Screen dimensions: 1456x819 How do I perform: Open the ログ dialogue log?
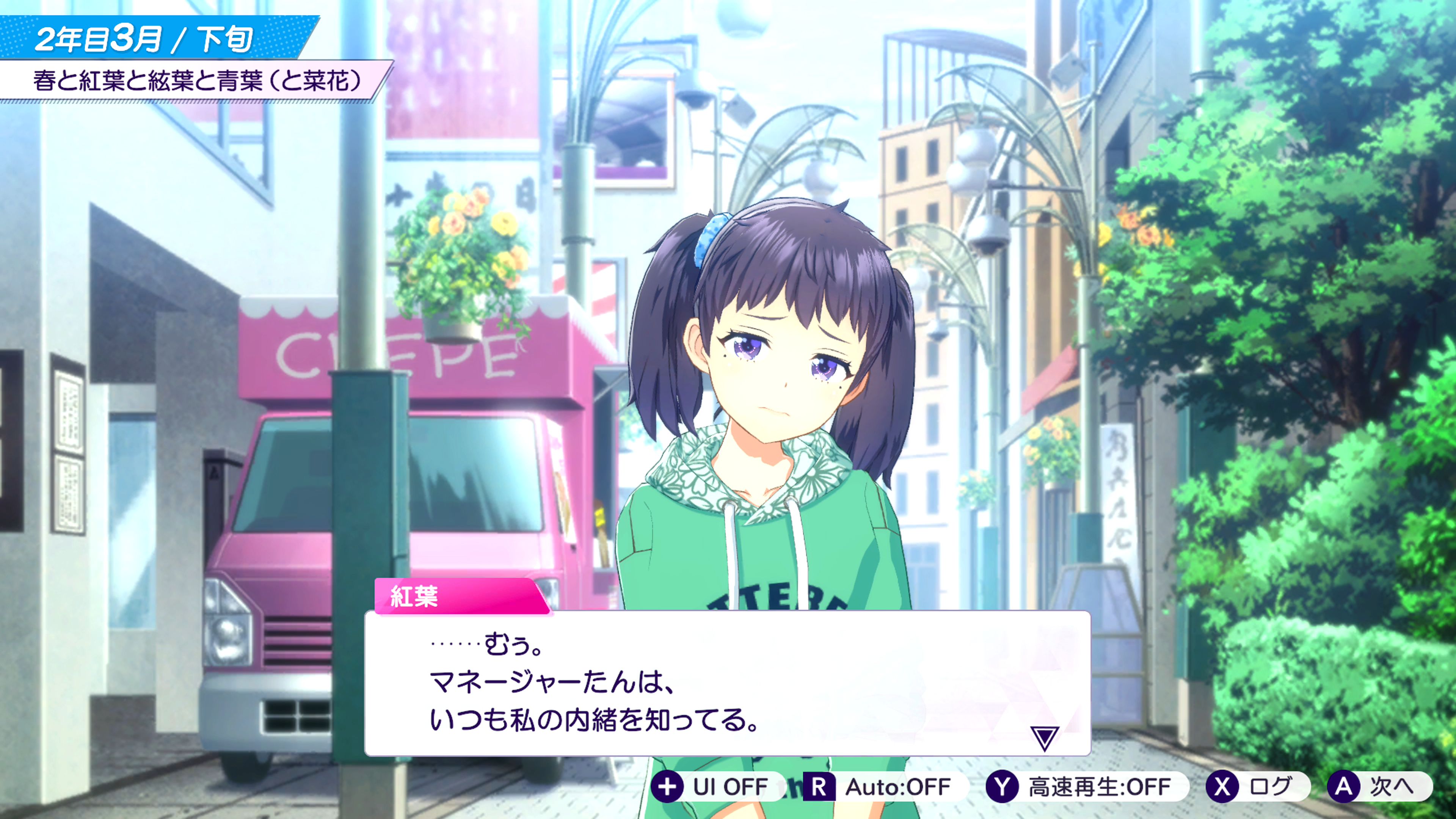point(1256,786)
